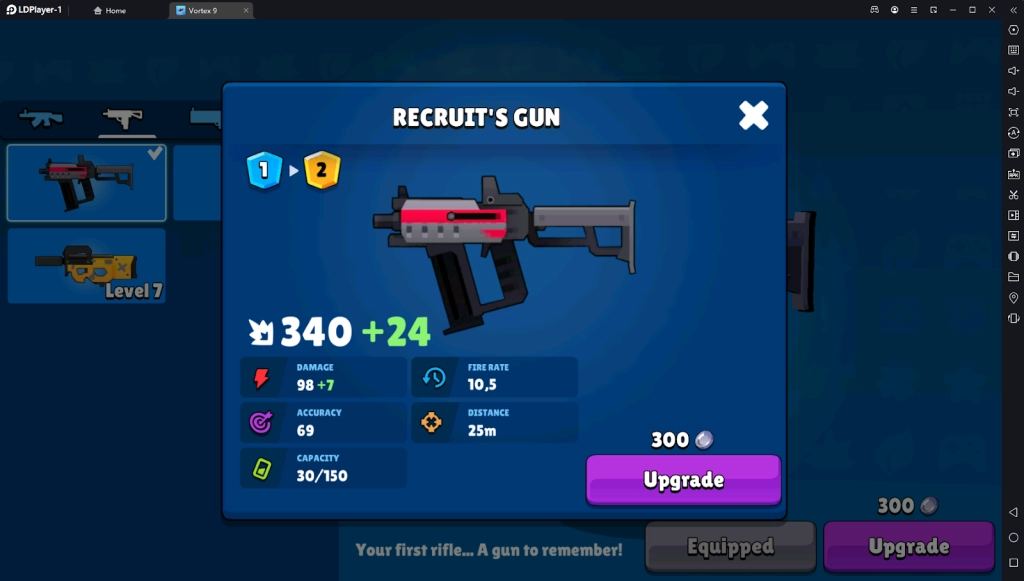This screenshot has height=581, width=1024.
Task: Switch to the submachine gun category tab
Action: (124, 118)
